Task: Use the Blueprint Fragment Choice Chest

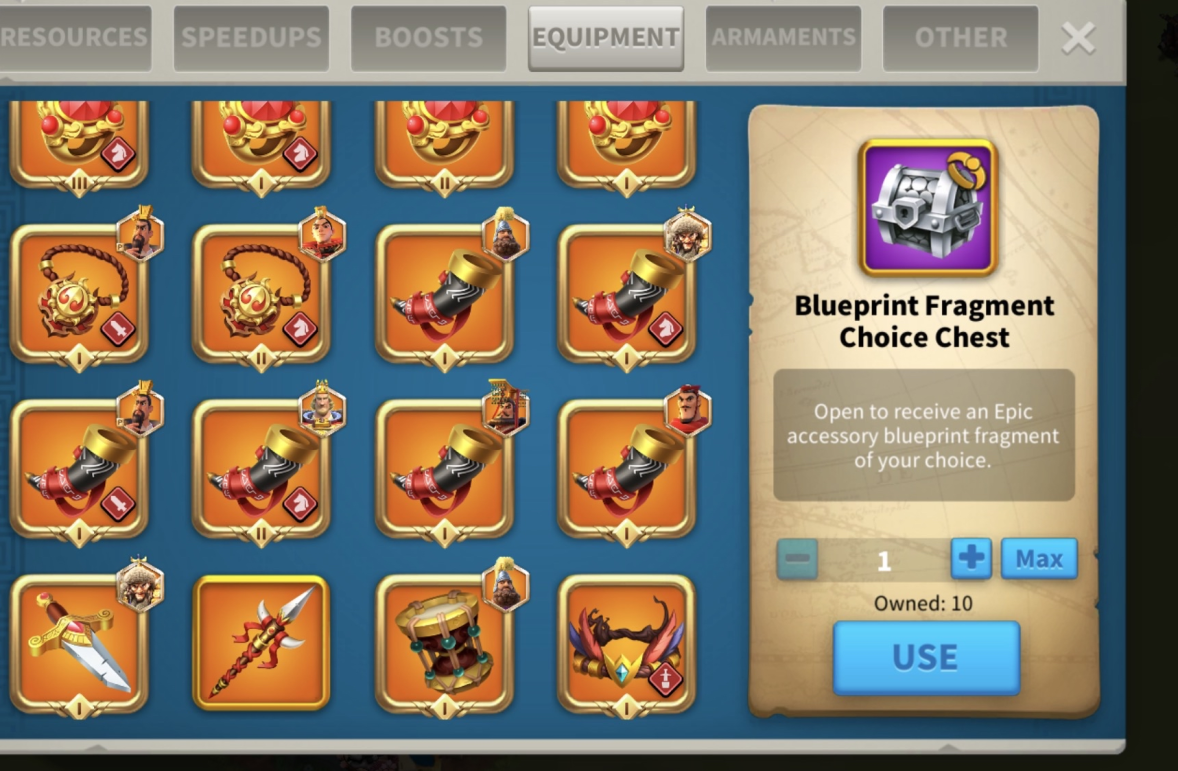Action: point(926,657)
